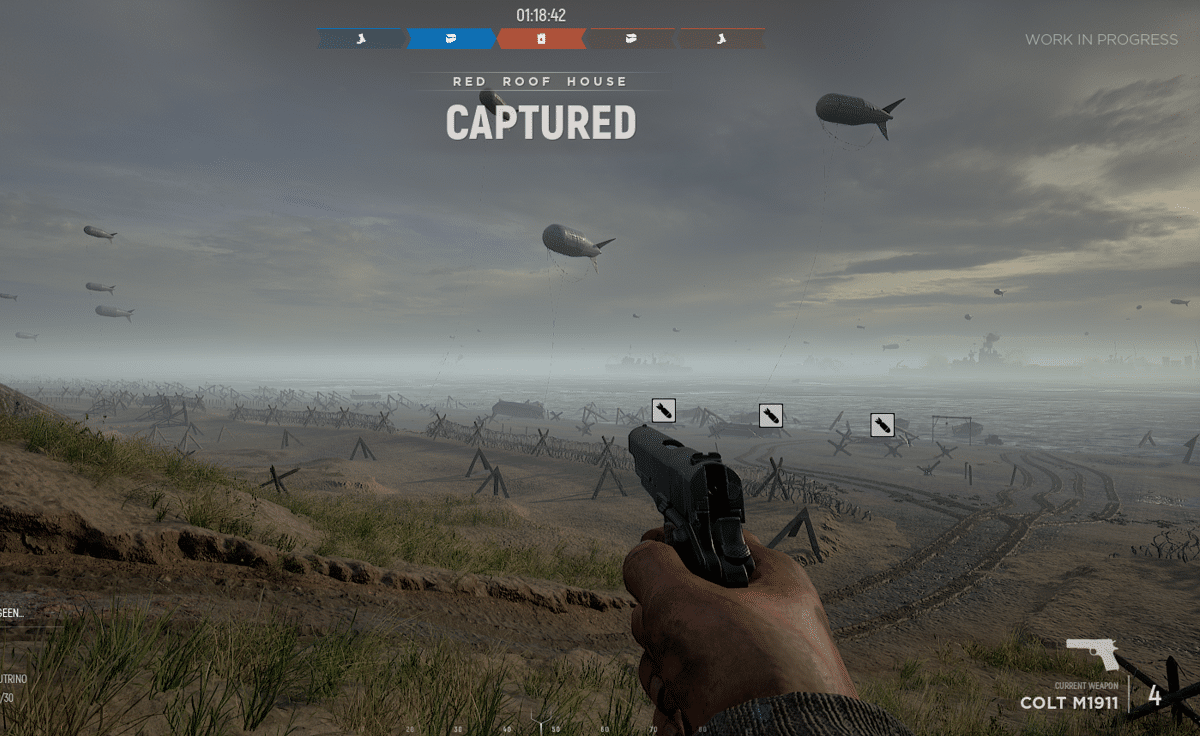
Task: Click the red center sector segment
Action: coord(541,39)
